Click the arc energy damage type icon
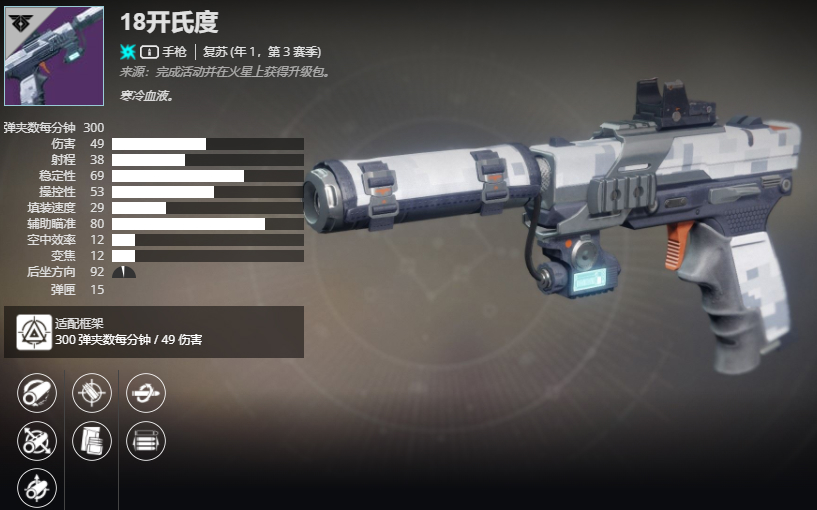The height and width of the screenshot is (510, 817). click(x=128, y=51)
